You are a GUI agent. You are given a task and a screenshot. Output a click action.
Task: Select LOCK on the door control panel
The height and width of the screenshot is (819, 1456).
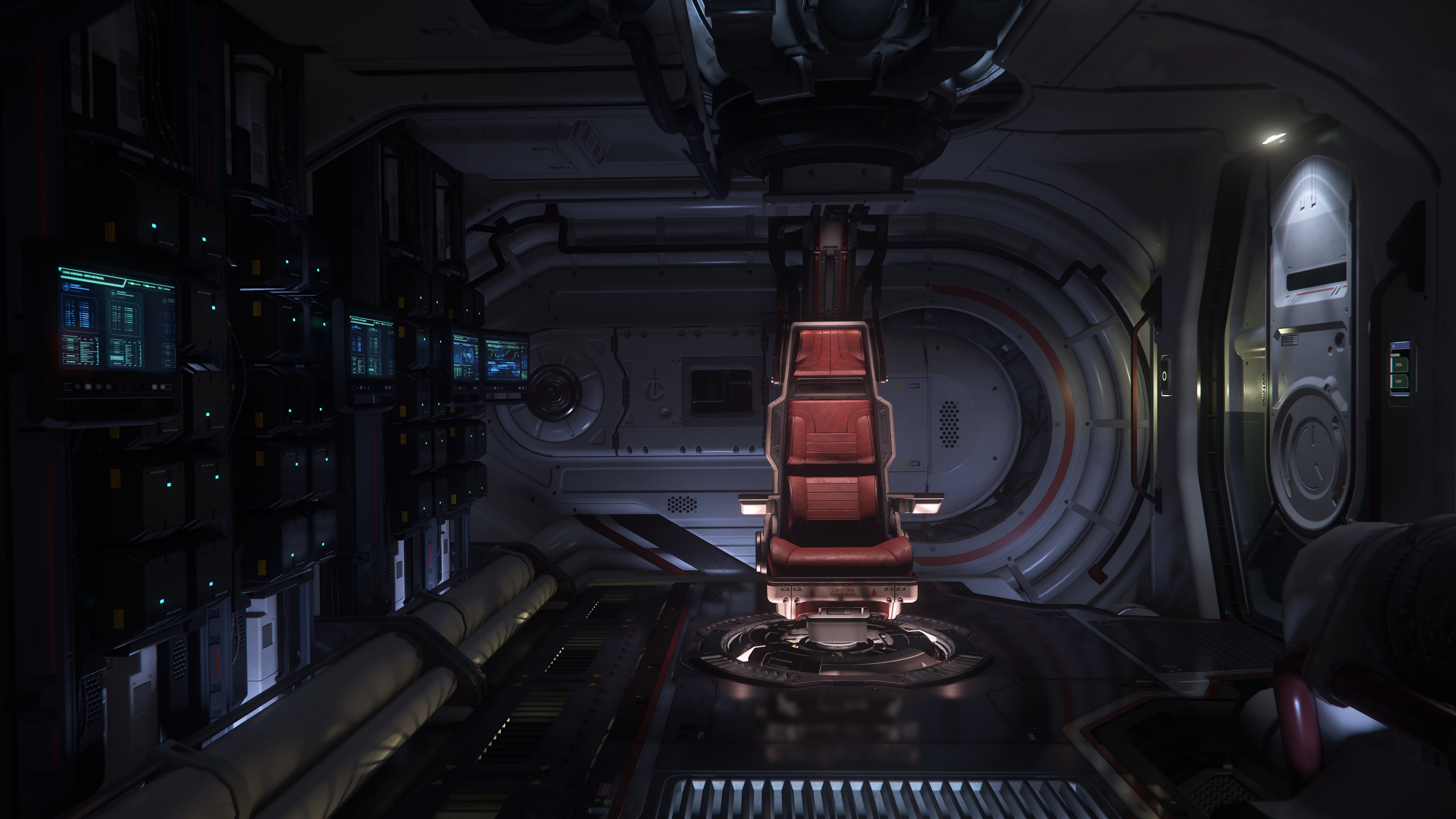(1399, 382)
